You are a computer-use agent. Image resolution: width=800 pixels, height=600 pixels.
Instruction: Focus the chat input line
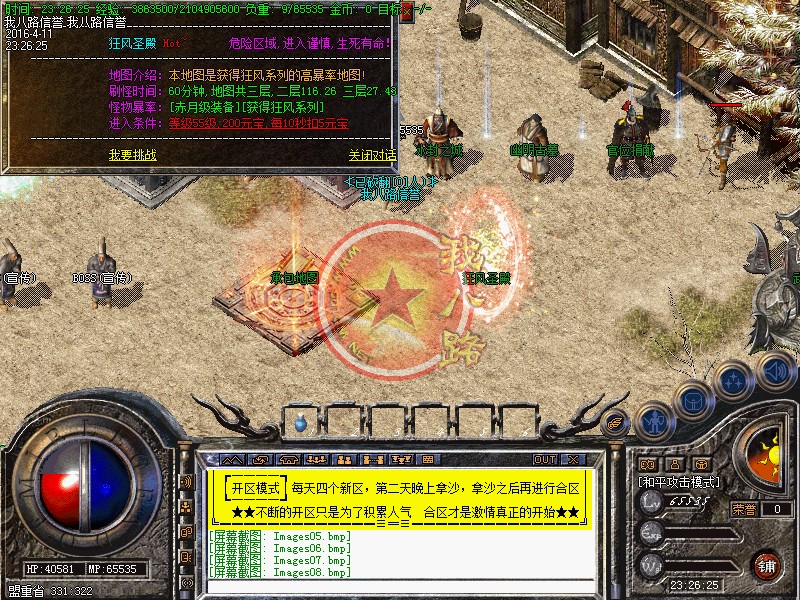400,585
